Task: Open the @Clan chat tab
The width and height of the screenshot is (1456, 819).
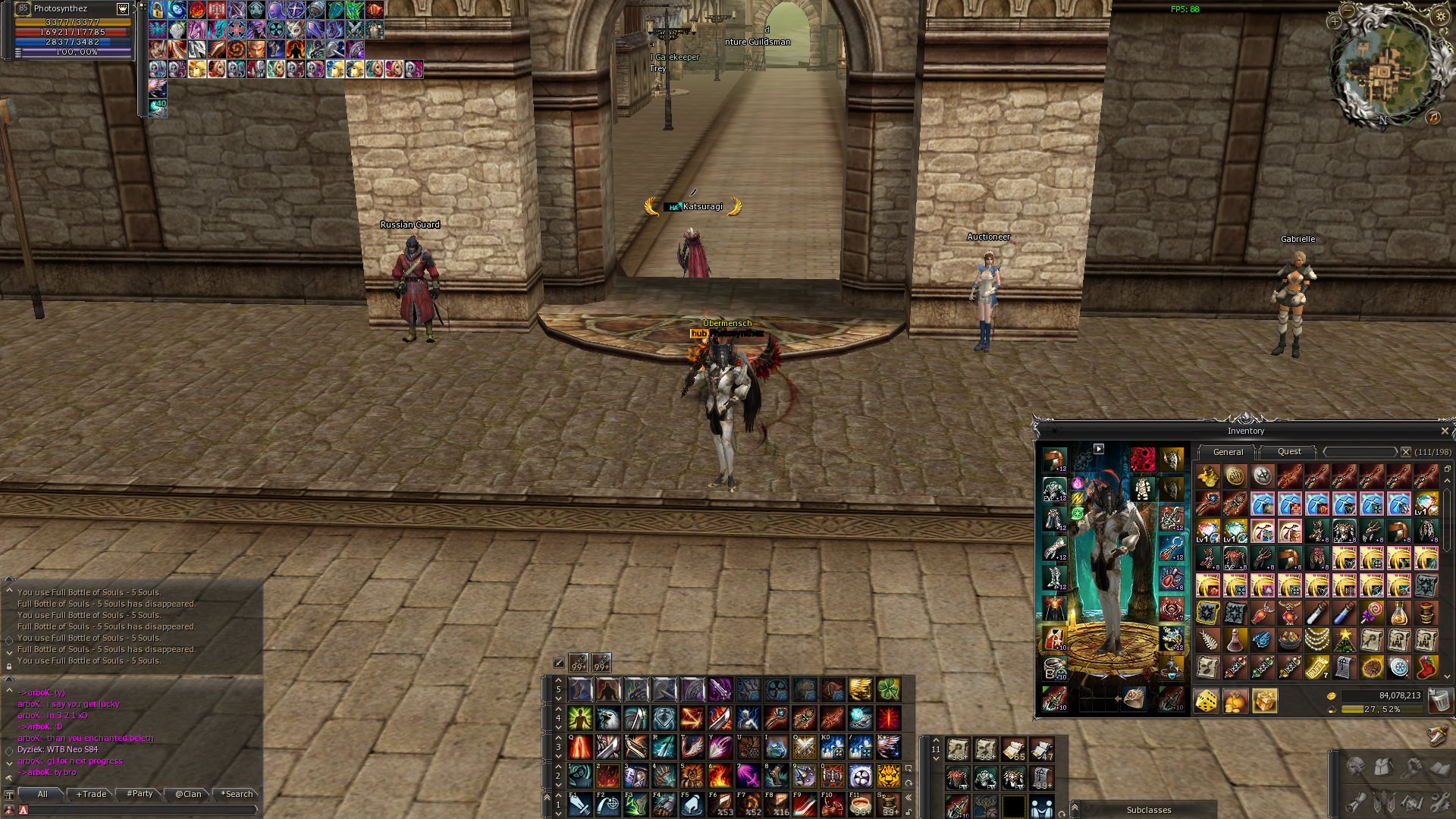Action: tap(188, 794)
